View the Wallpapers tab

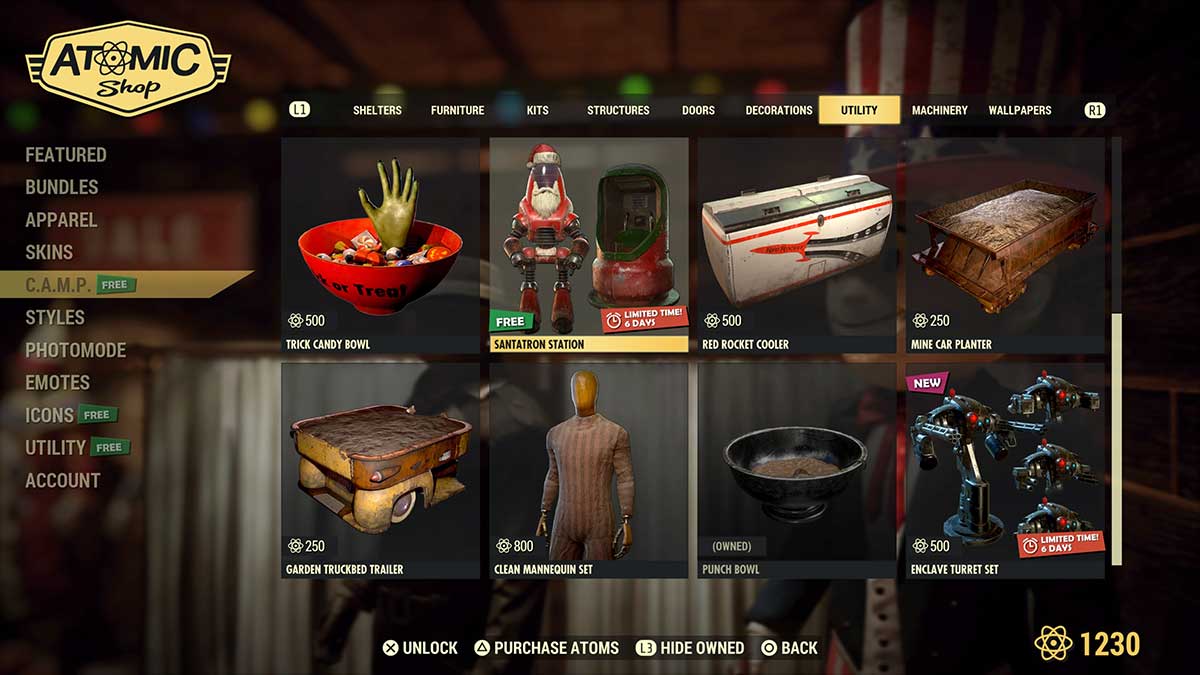tap(1019, 110)
